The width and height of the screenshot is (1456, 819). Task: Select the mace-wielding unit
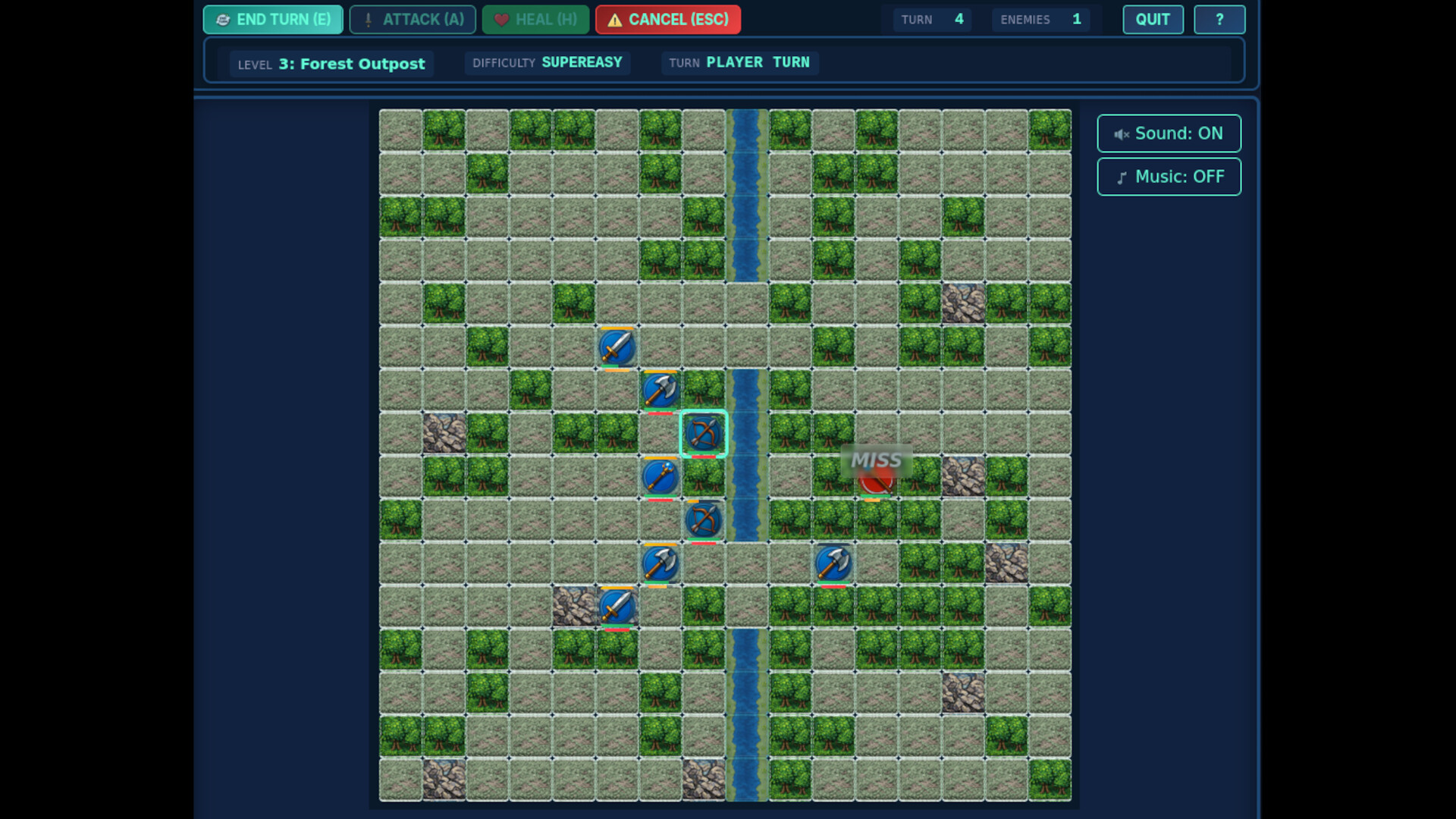coord(660,475)
